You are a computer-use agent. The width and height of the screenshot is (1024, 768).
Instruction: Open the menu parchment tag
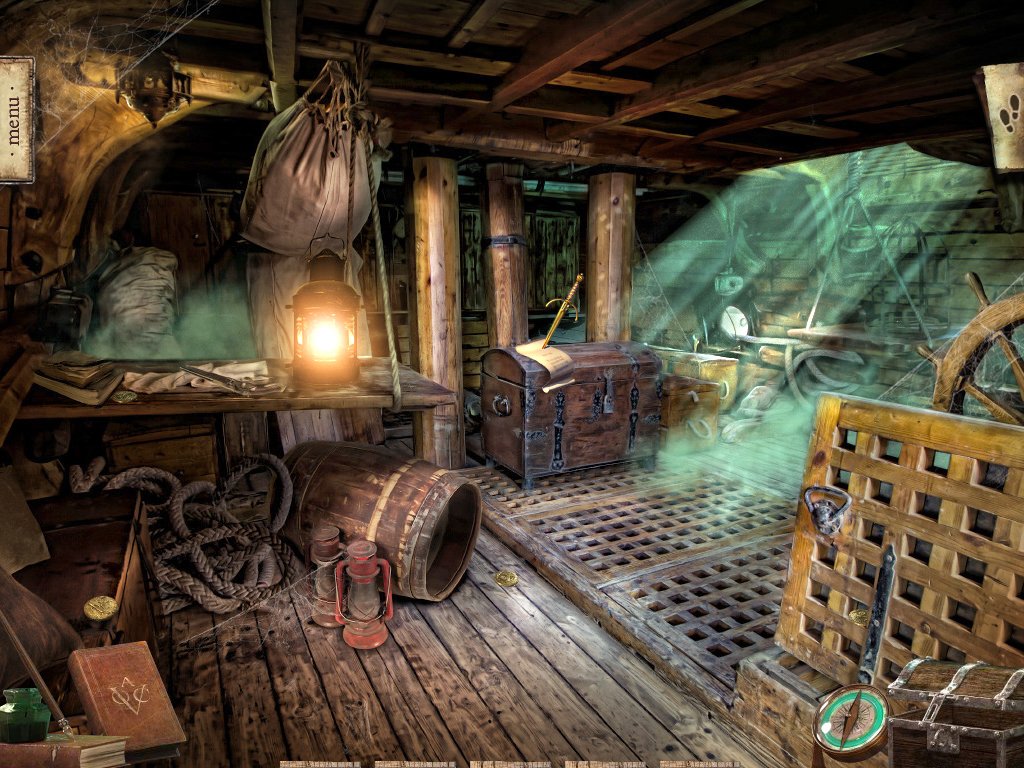[x=15, y=119]
